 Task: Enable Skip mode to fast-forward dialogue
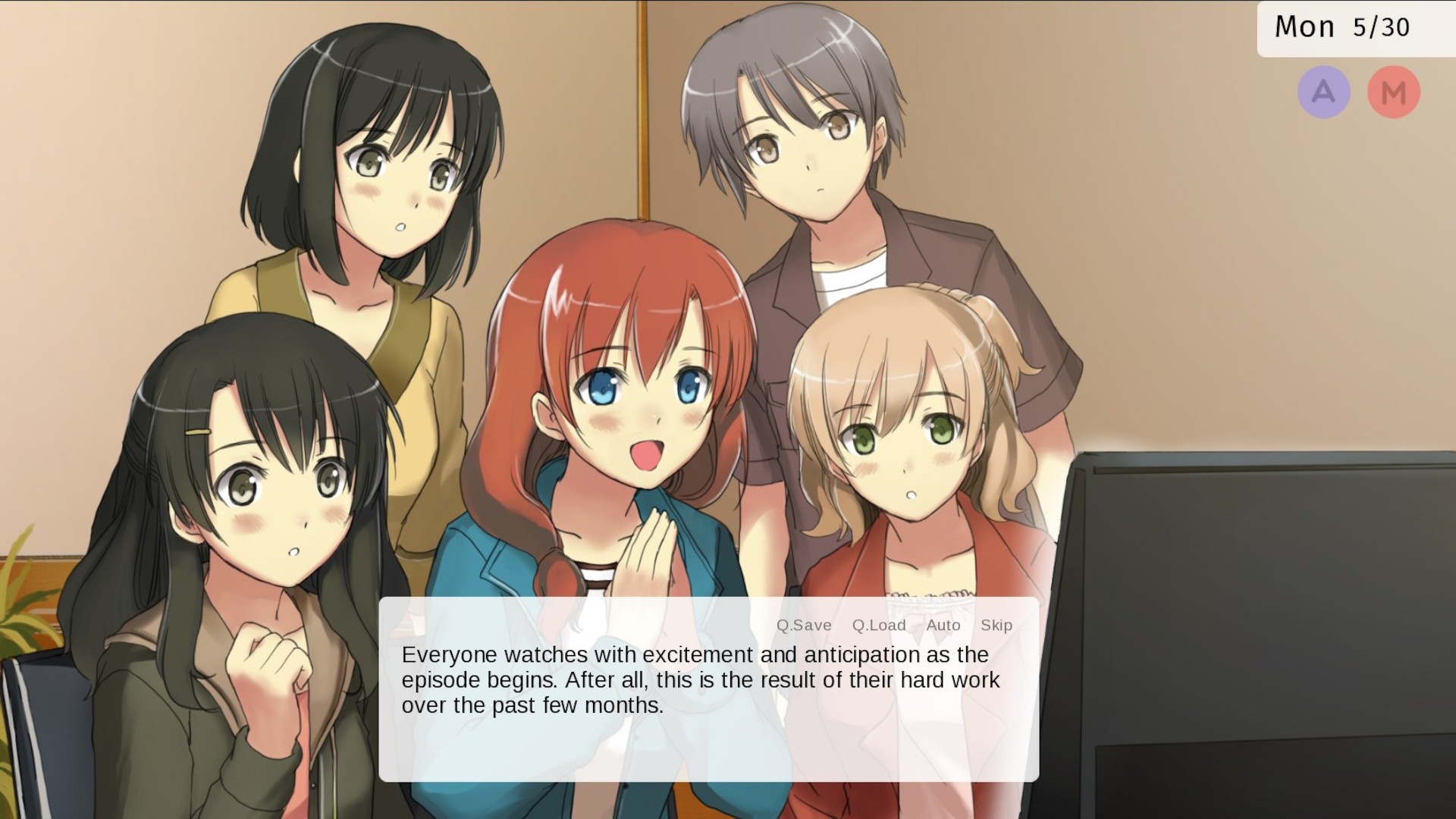996,625
